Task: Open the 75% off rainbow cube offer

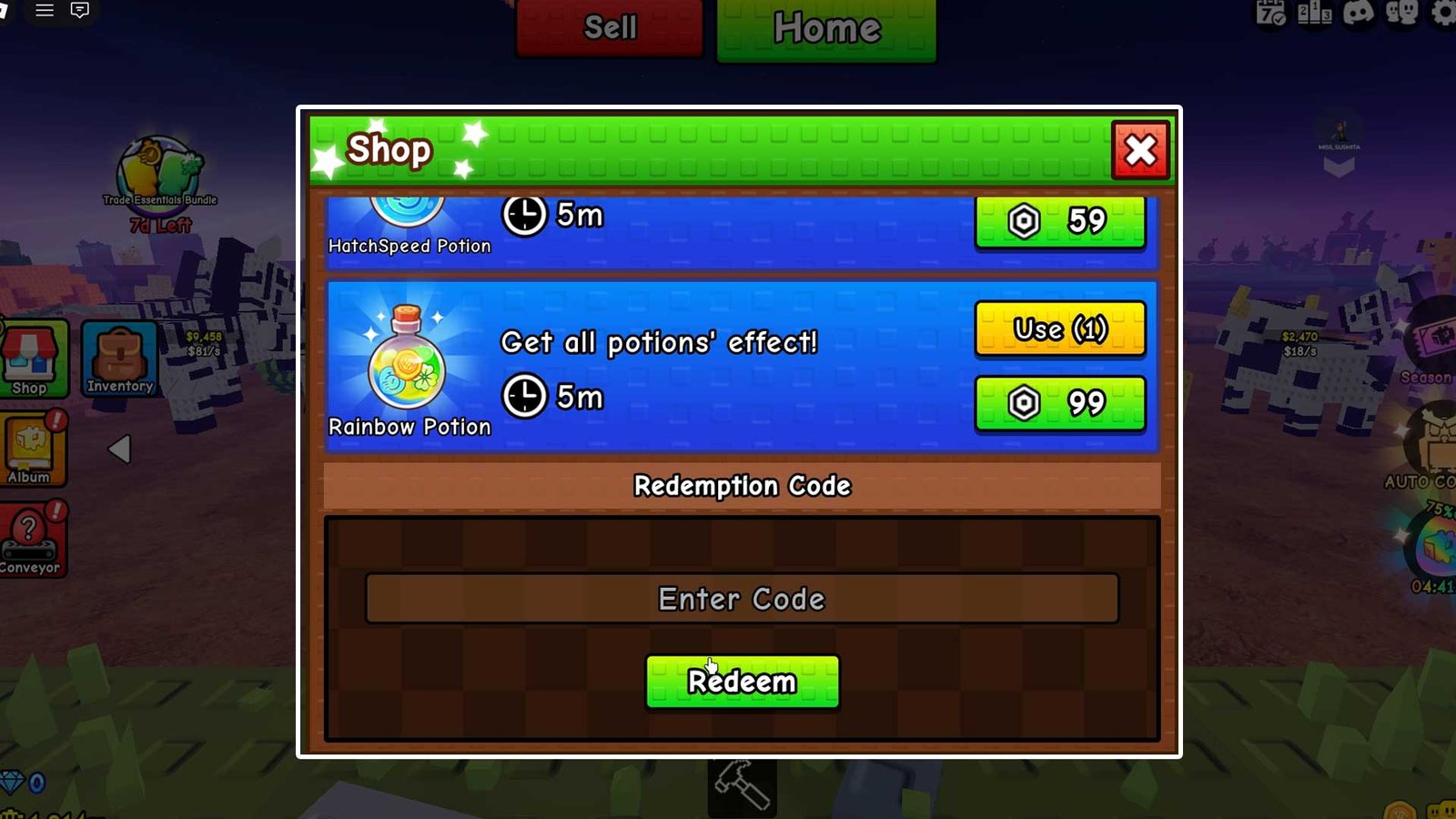Action: pyautogui.click(x=1441, y=546)
